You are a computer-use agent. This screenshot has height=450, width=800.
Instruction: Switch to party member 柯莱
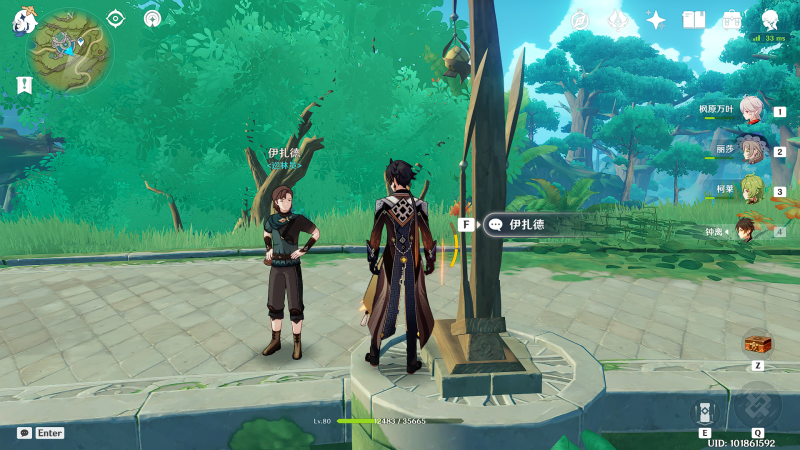point(752,190)
